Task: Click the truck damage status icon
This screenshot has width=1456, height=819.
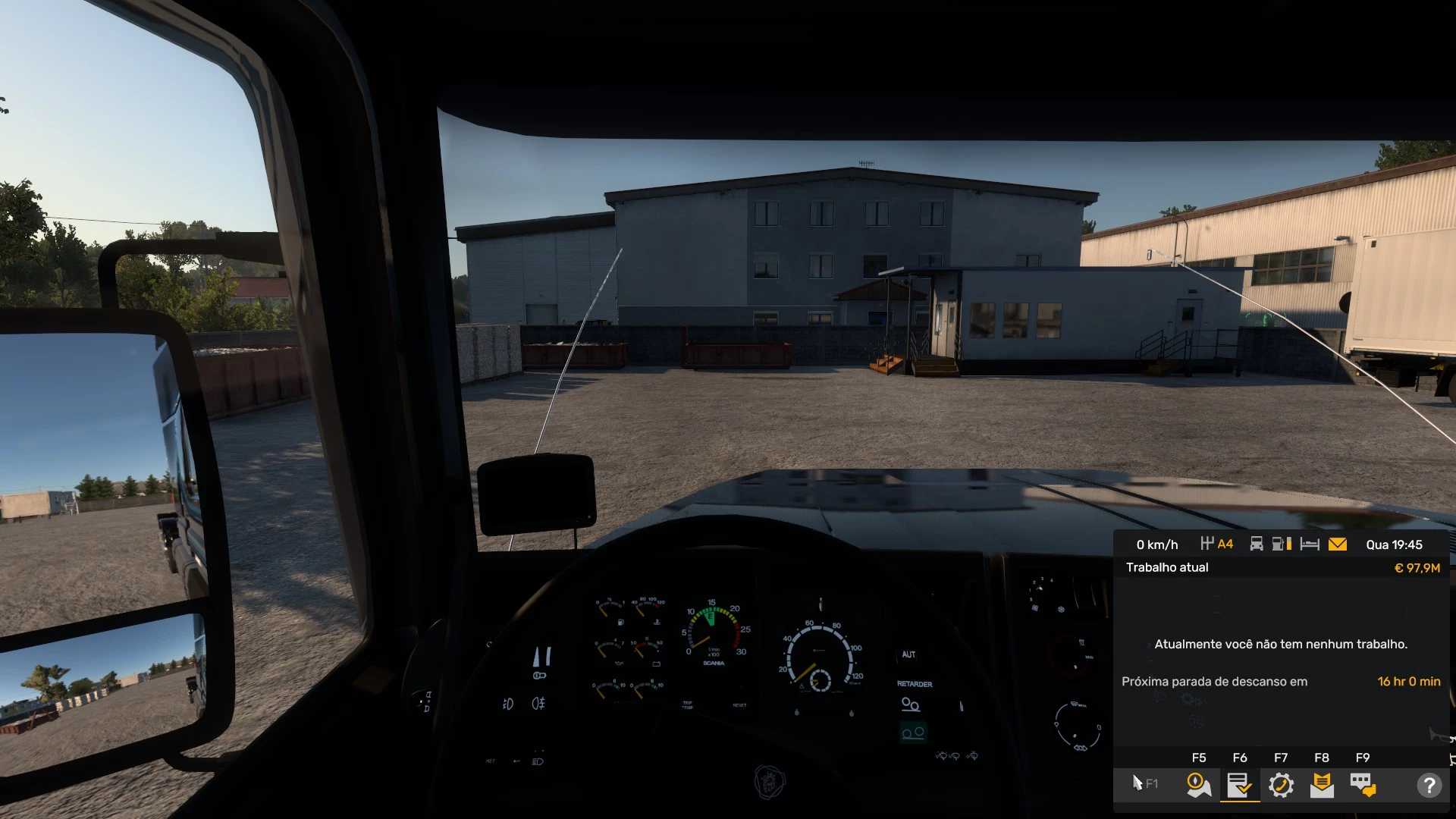Action: (x=1257, y=544)
